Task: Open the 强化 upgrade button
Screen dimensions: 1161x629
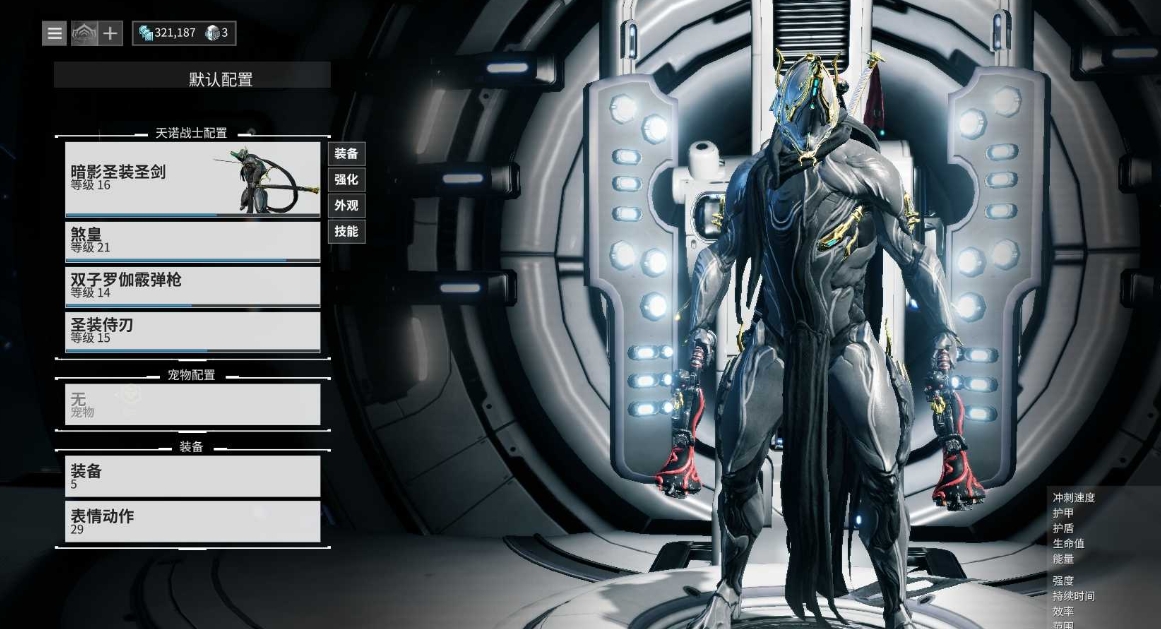Action: click(346, 180)
